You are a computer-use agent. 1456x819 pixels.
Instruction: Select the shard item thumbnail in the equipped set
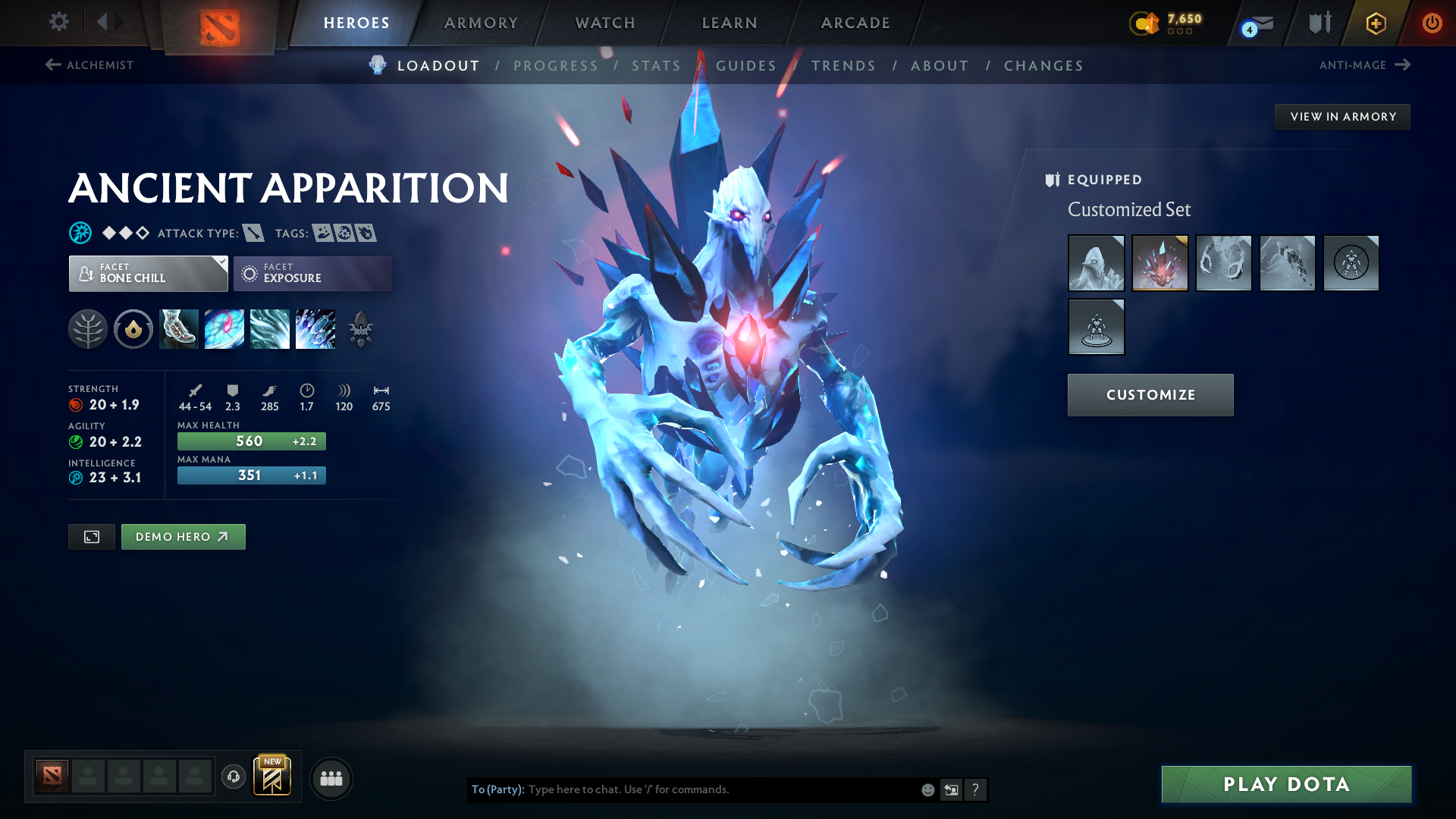[1159, 263]
